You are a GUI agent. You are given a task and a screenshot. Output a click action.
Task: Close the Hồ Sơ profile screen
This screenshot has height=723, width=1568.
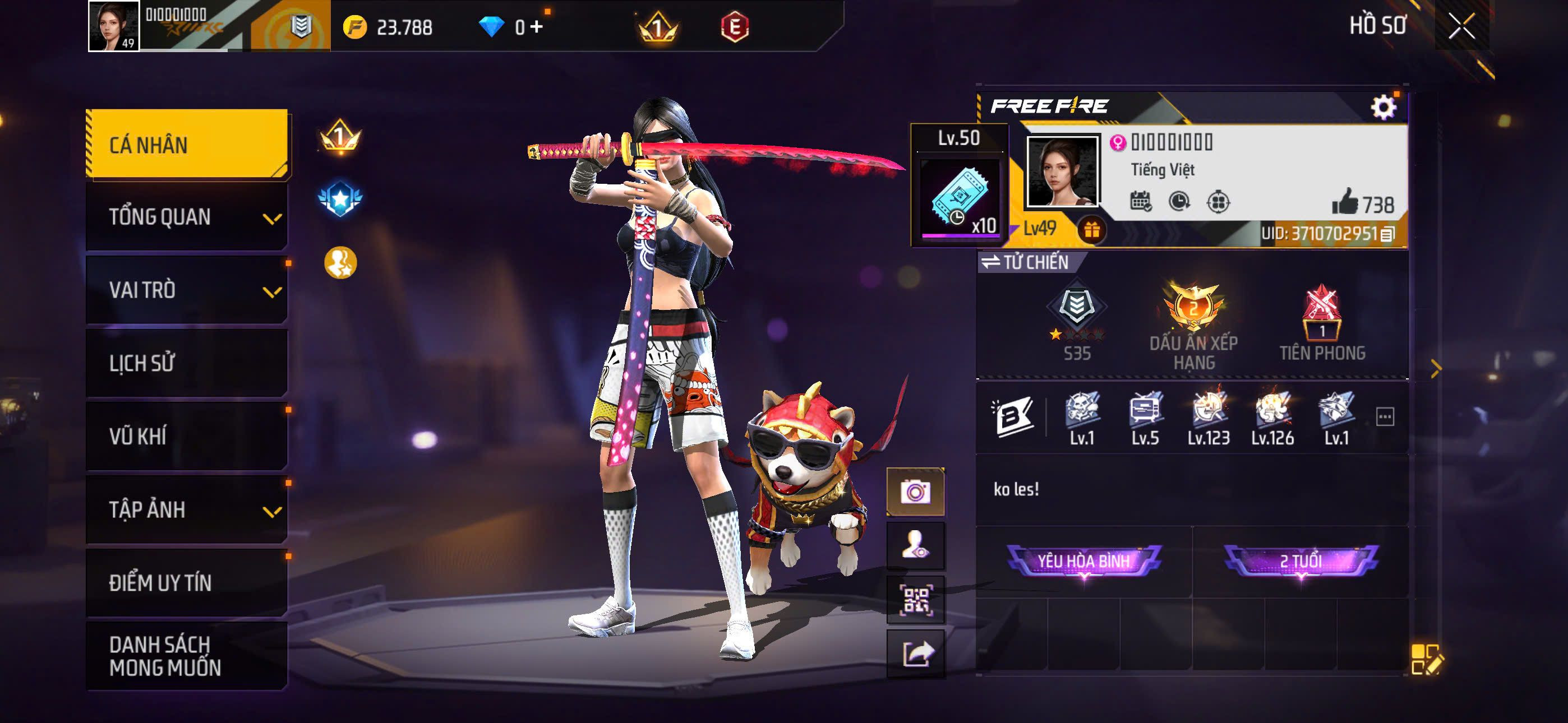tap(1461, 26)
